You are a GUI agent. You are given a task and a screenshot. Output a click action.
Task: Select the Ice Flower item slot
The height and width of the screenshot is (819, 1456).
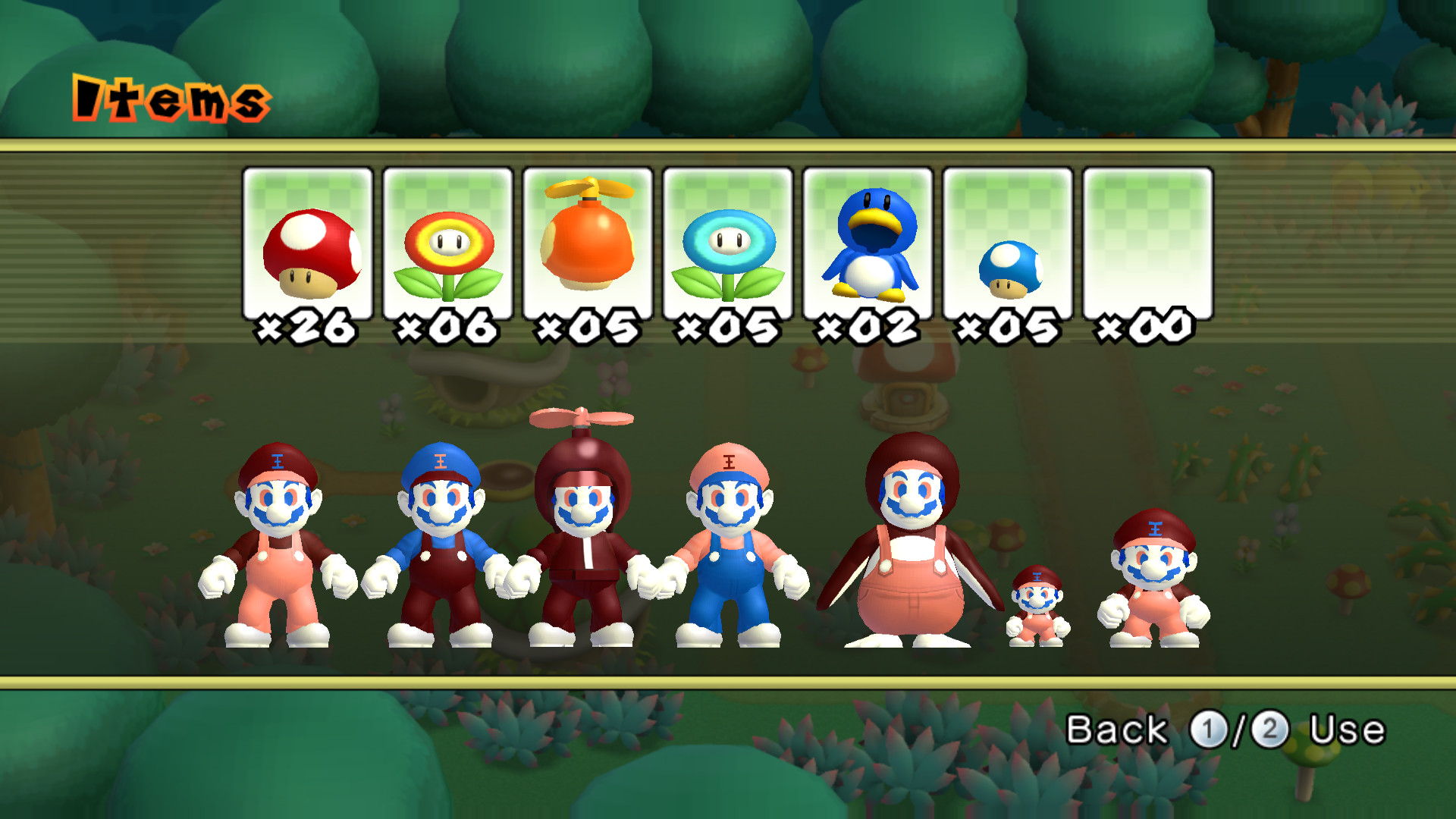pyautogui.click(x=730, y=243)
